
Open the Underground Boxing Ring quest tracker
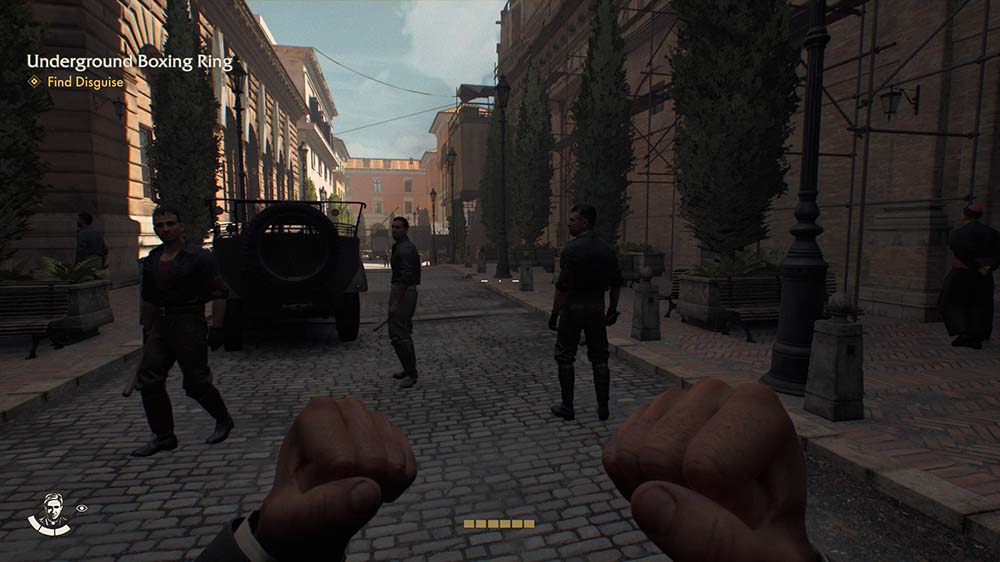click(129, 62)
